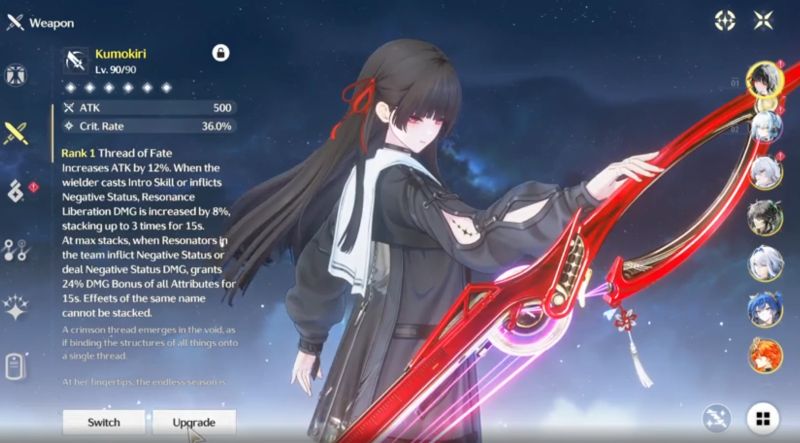
Task: Click the round target icon beside the close button
Action: tap(727, 20)
